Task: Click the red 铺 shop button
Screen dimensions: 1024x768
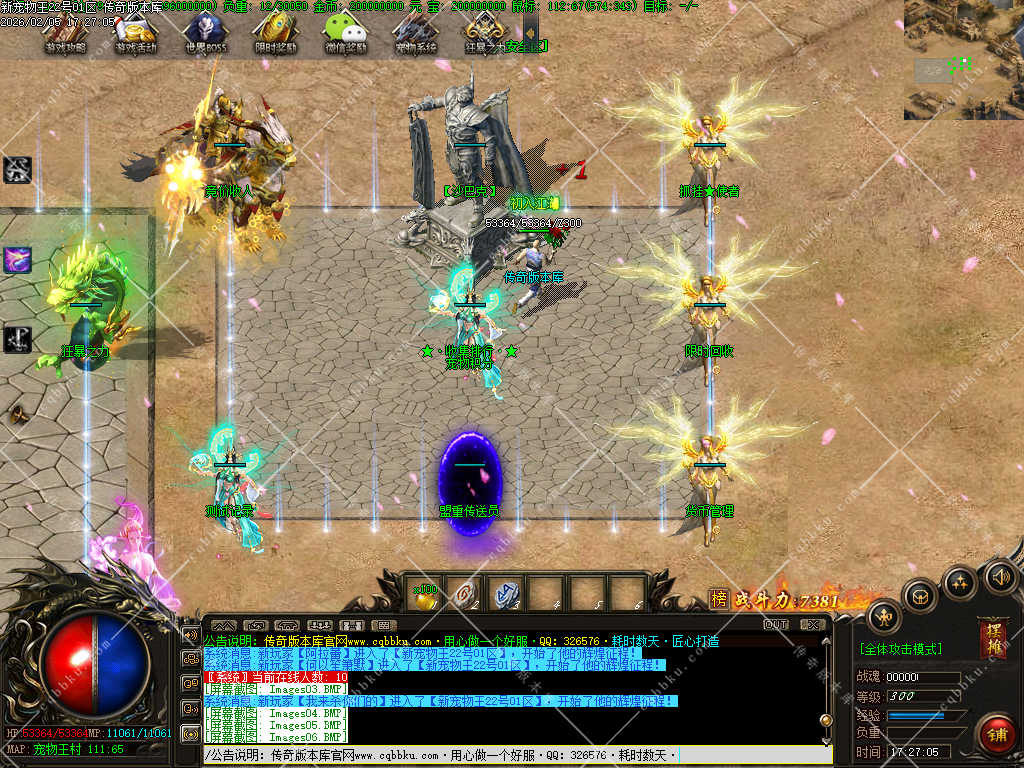Action: click(996, 733)
